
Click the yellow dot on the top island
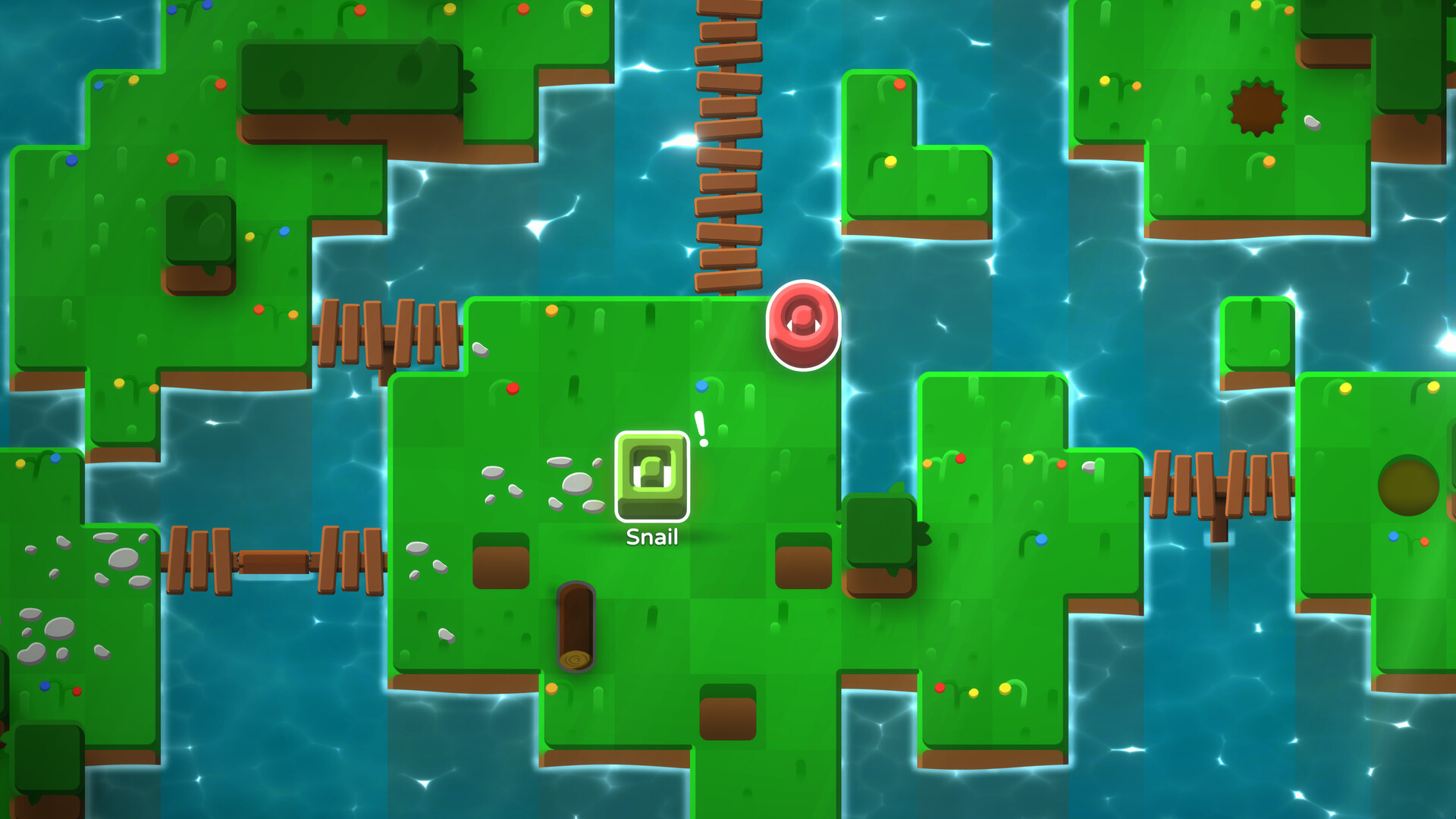tap(890, 162)
